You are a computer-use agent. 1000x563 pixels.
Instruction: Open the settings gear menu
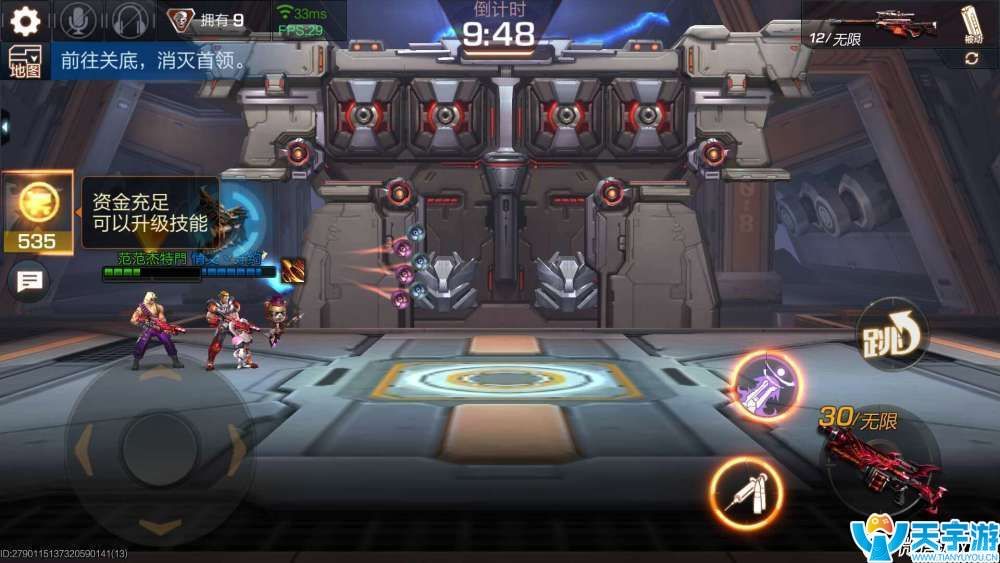click(24, 20)
